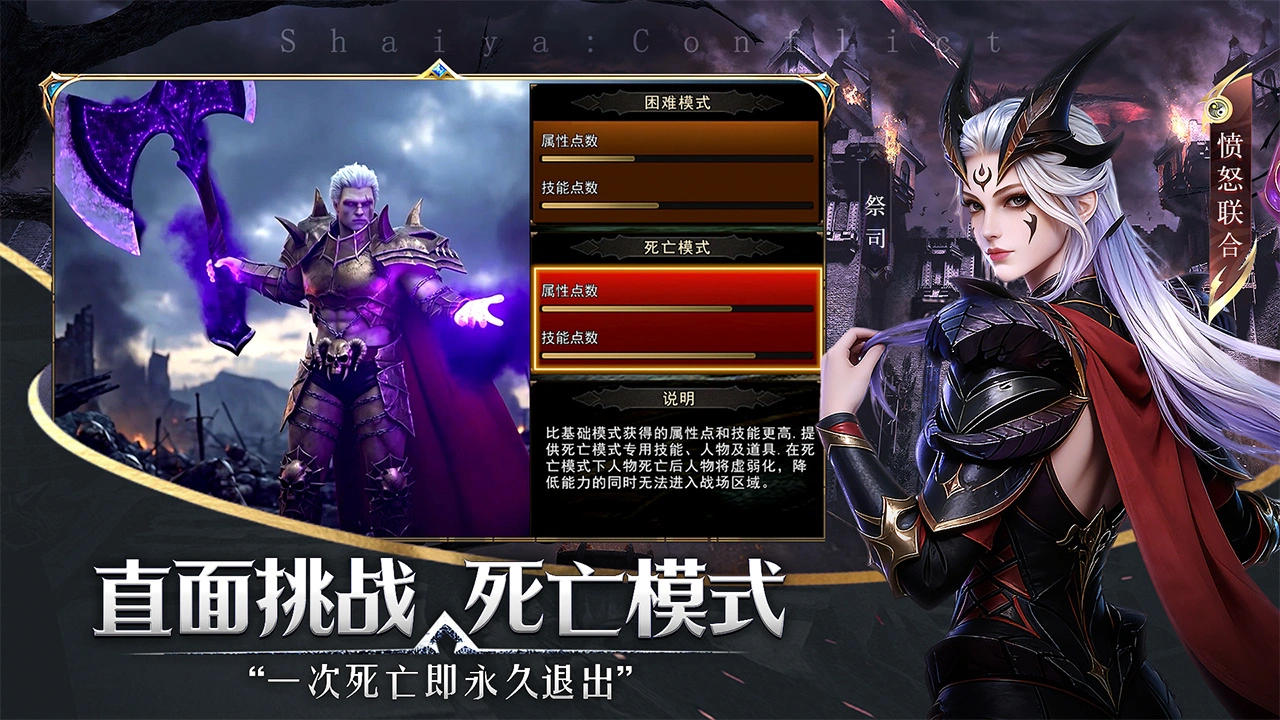
Task: Open the 死亡模式 mode menu entry
Action: coord(676,247)
